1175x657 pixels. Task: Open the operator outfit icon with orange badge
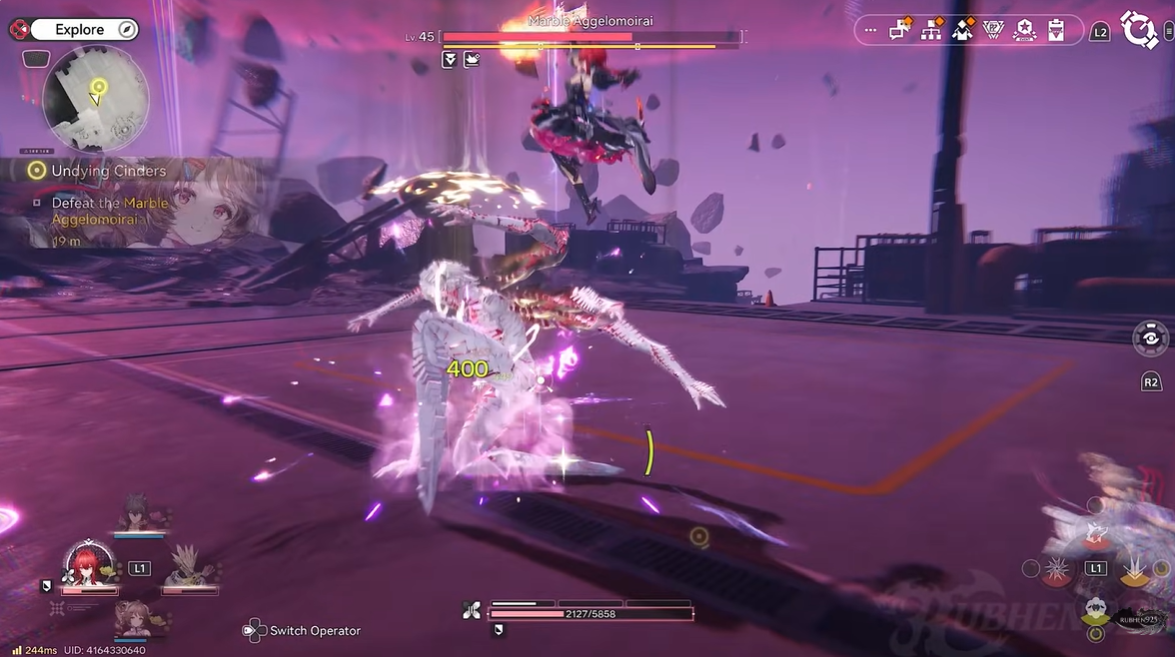click(x=962, y=30)
